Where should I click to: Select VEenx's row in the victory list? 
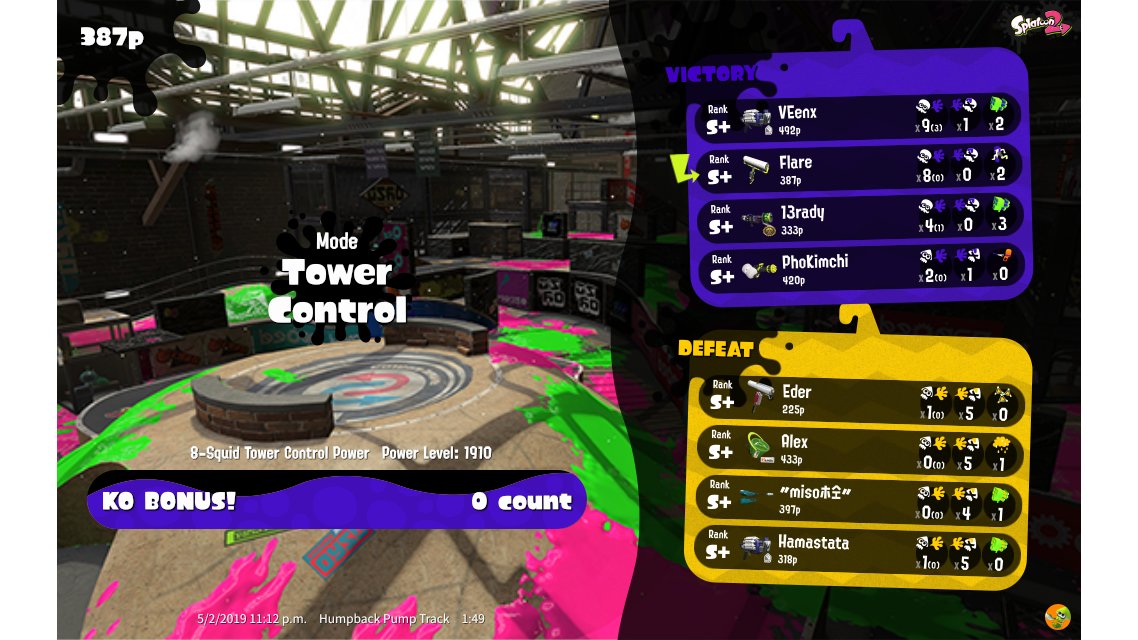point(858,119)
